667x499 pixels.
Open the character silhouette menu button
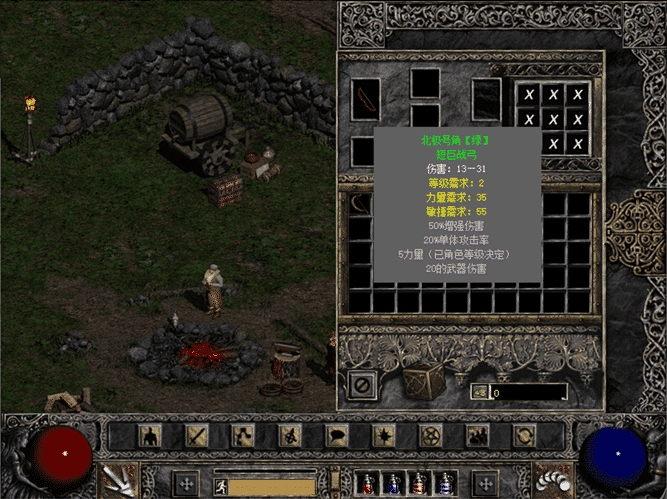(150, 436)
